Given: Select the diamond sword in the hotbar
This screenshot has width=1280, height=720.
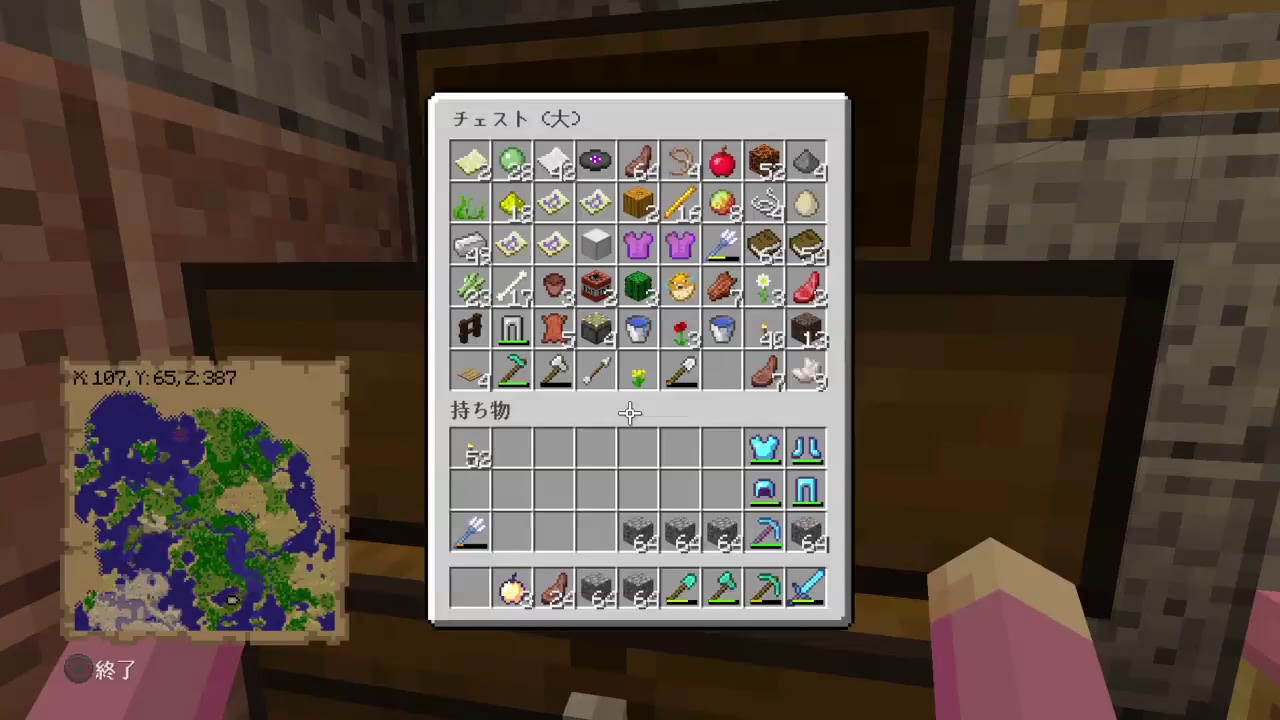Looking at the screenshot, I should [807, 589].
